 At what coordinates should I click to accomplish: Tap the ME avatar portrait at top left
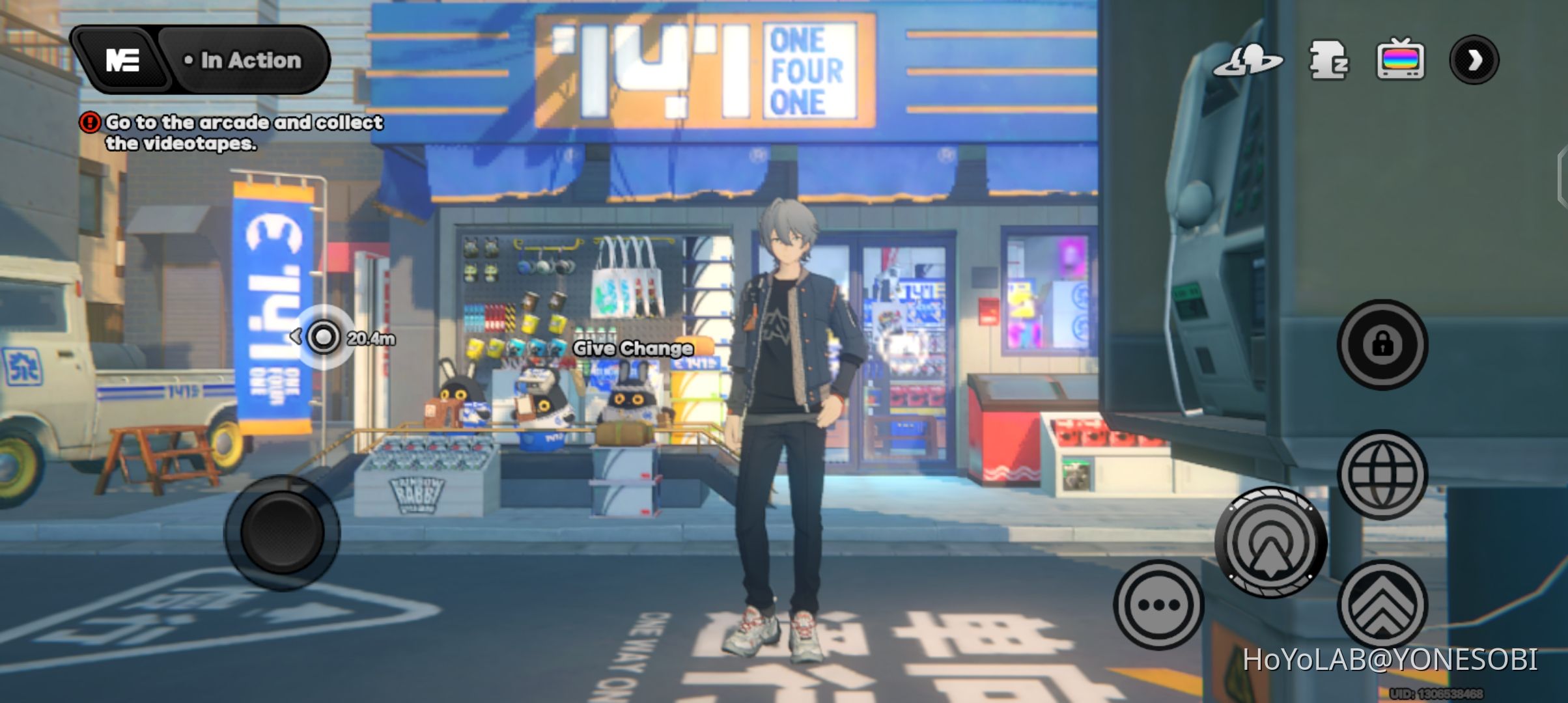[124, 60]
